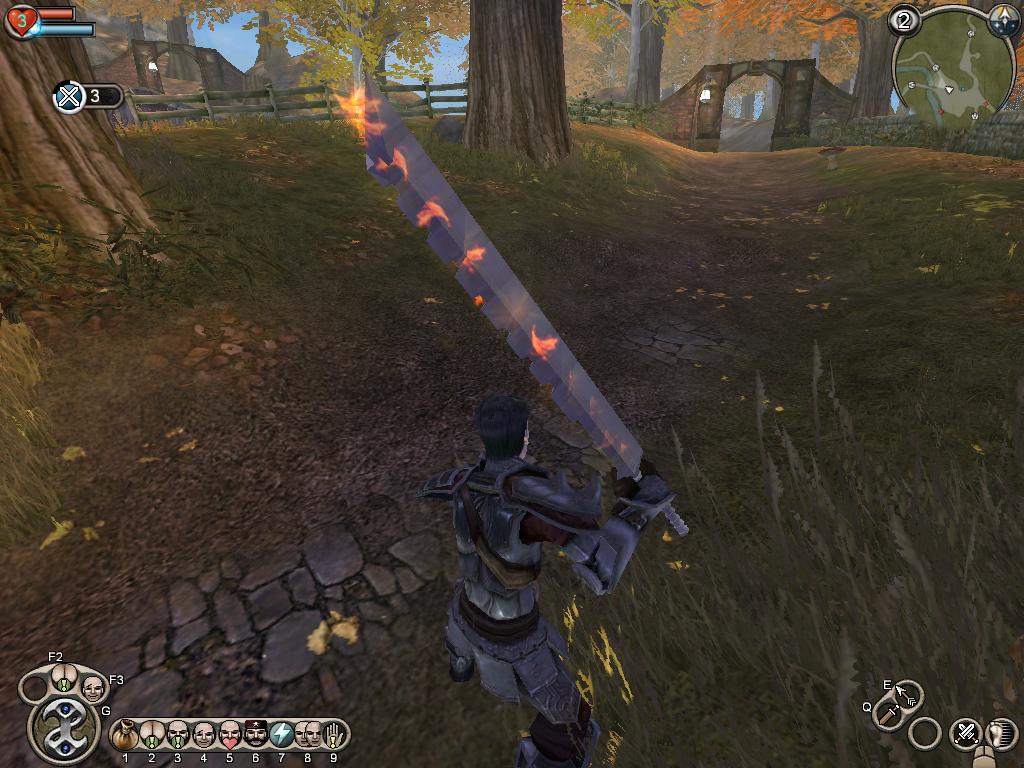
Task: Select the masked face expression in slot 3
Action: pyautogui.click(x=178, y=735)
